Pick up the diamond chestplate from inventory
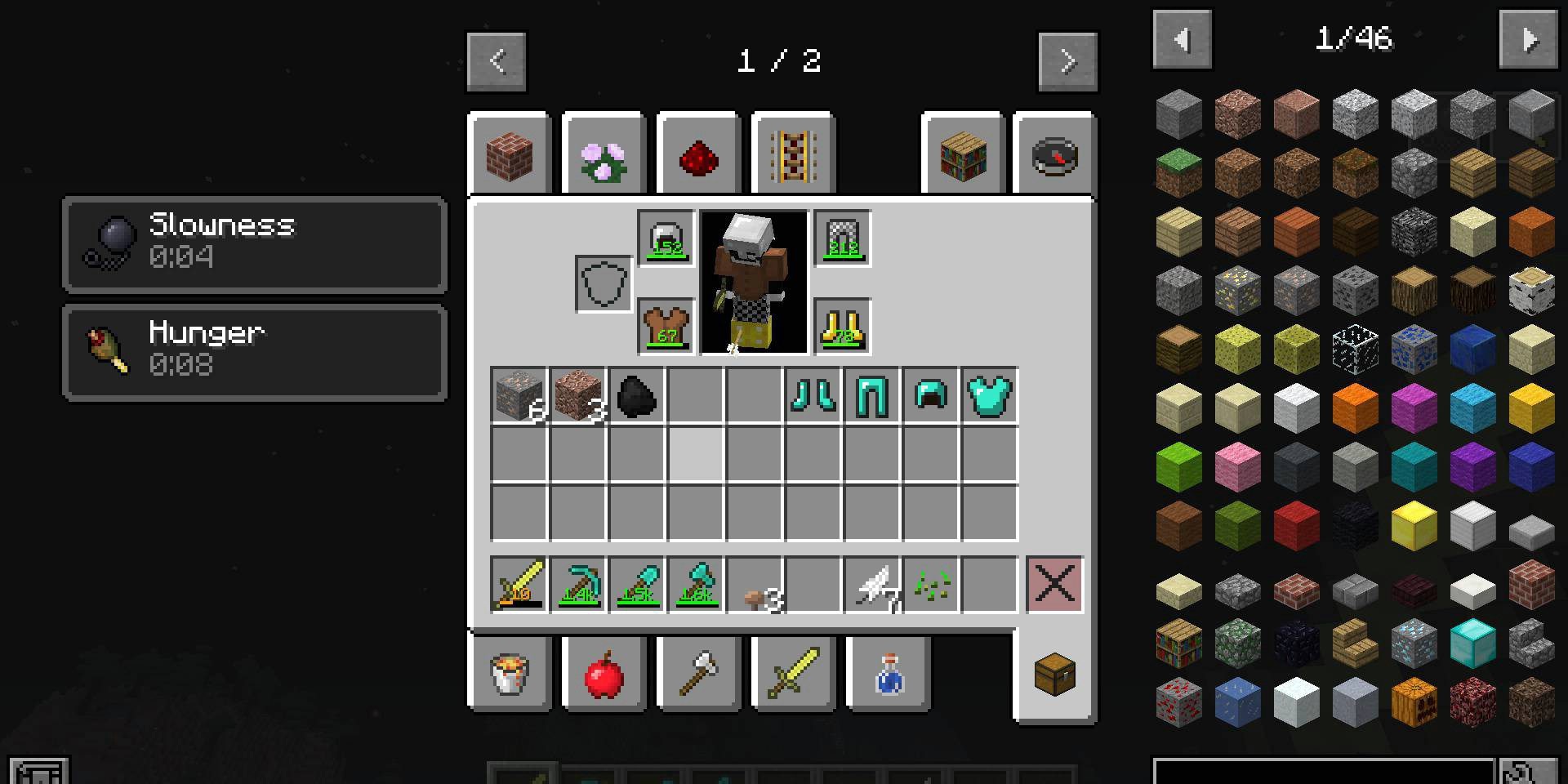The image size is (1568, 784). click(989, 396)
